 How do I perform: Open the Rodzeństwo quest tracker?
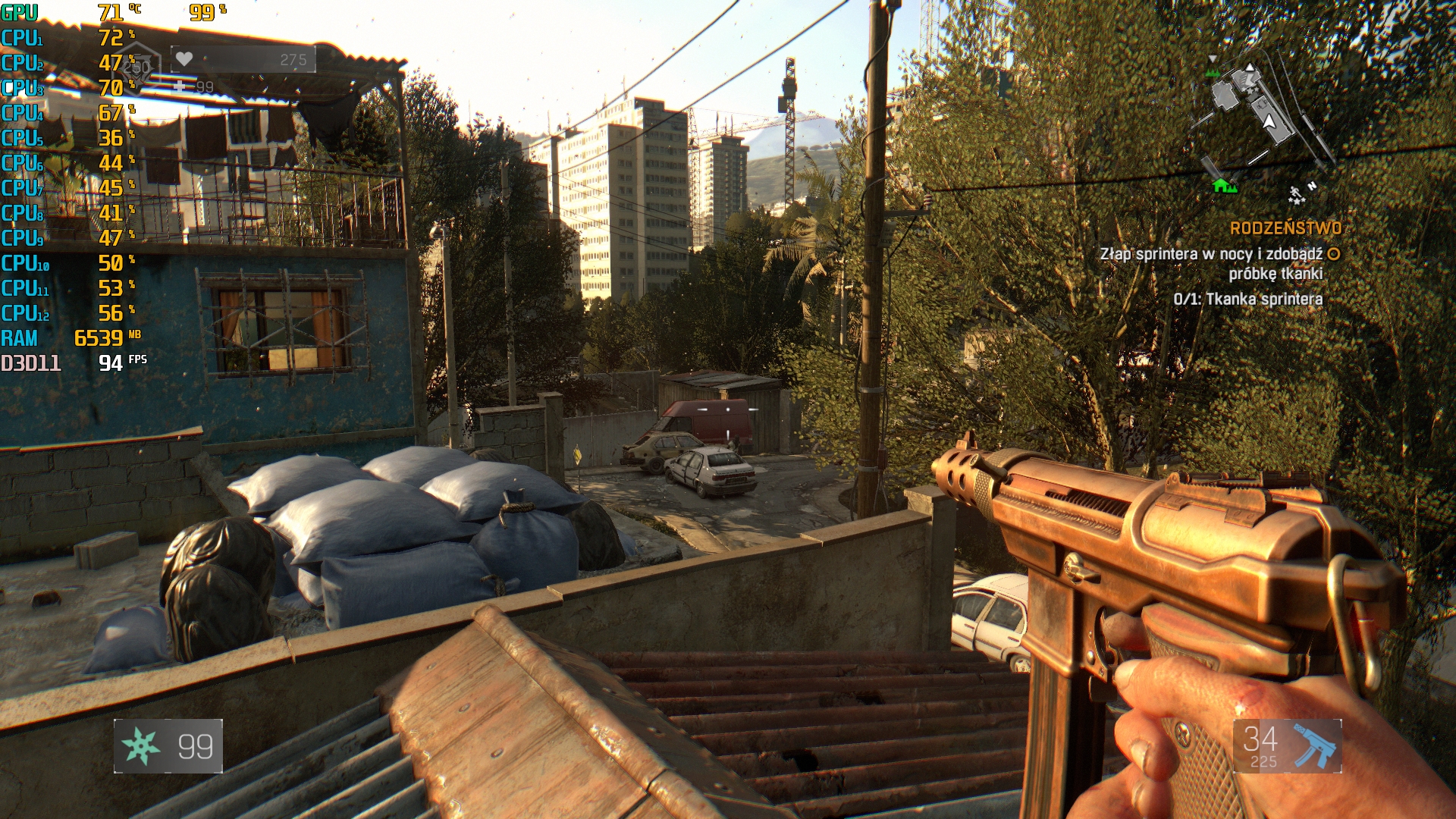pos(1285,228)
